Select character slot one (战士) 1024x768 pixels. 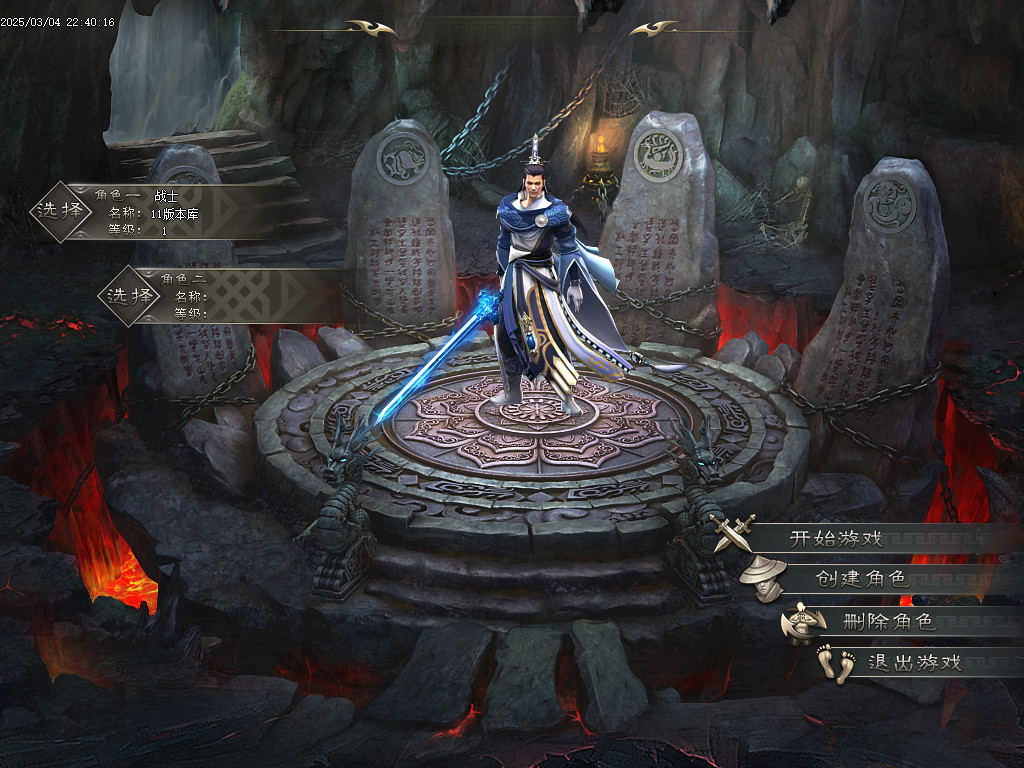tap(61, 211)
